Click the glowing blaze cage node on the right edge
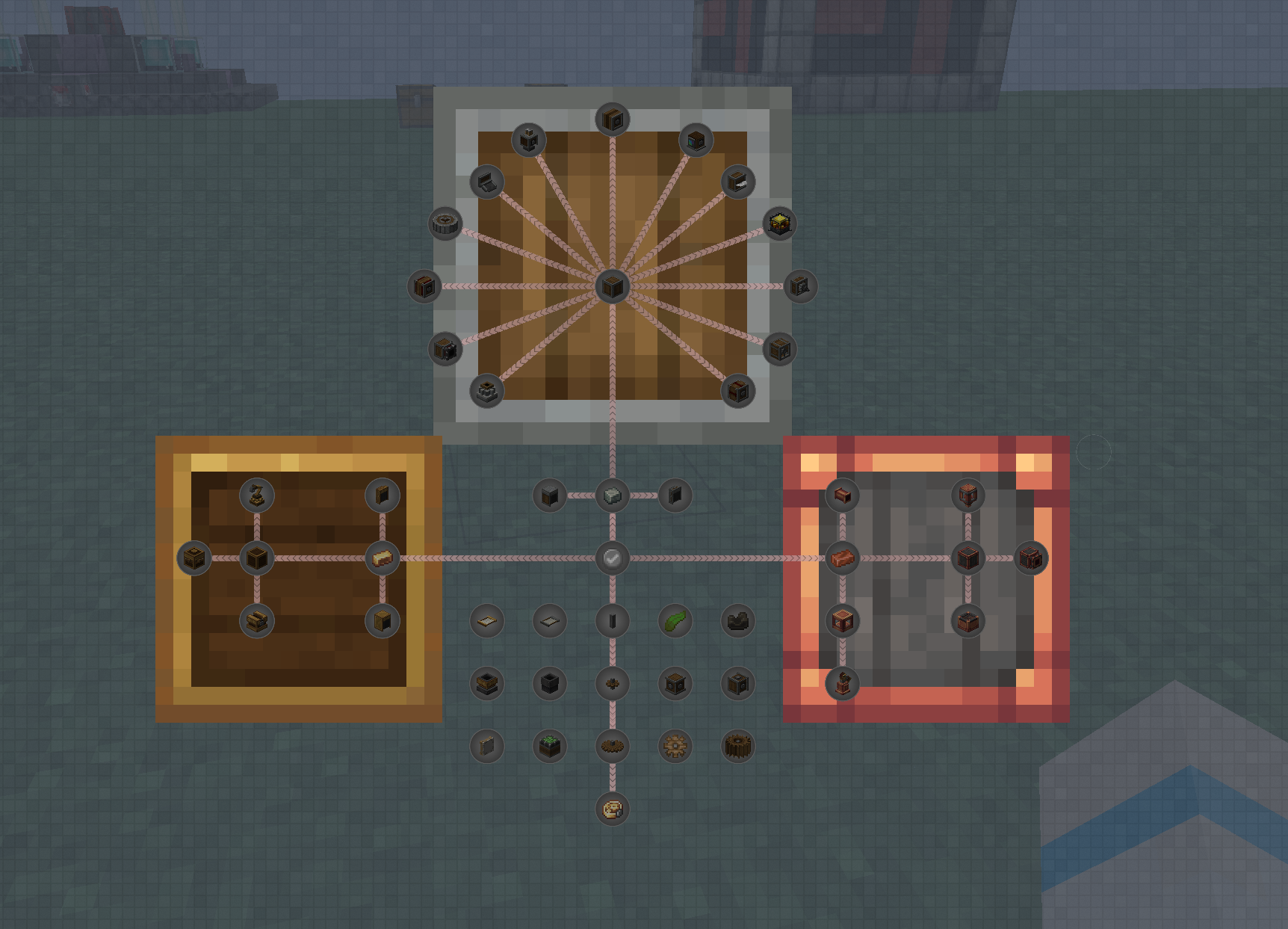This screenshot has height=929, width=1288. point(779,223)
